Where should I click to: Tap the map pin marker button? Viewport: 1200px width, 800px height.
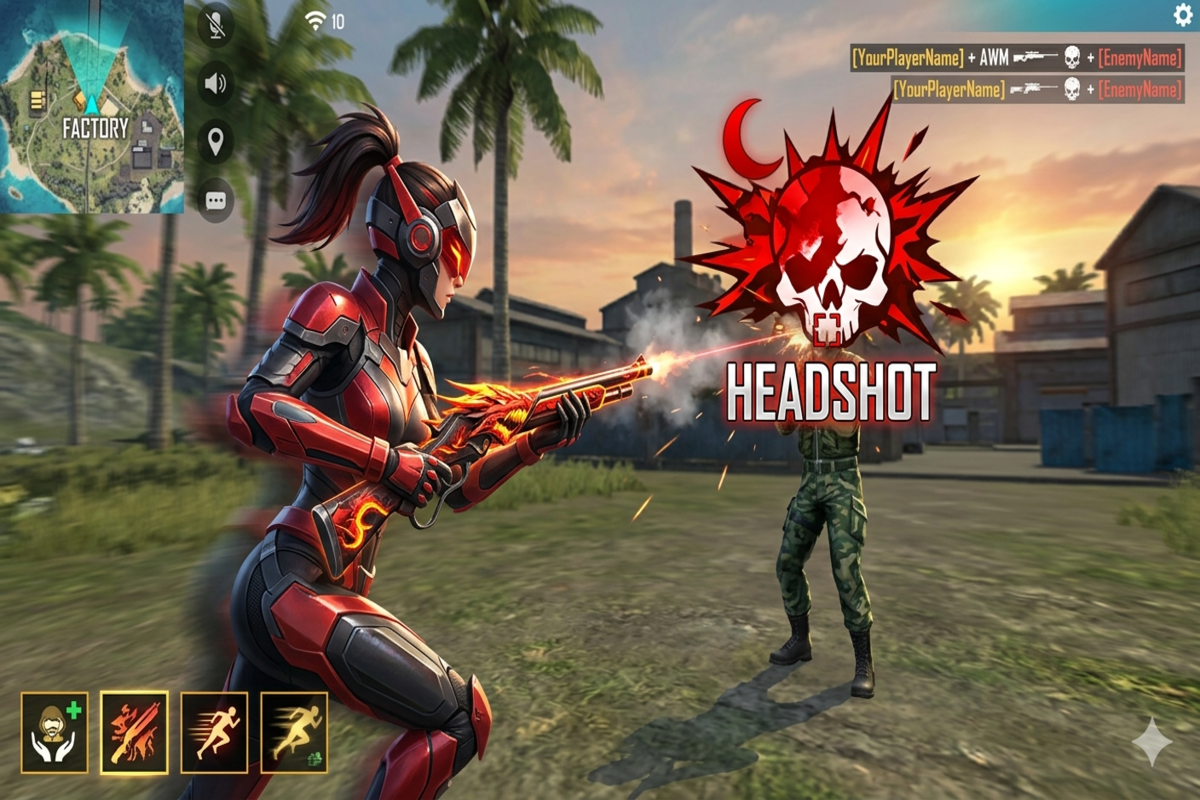215,142
